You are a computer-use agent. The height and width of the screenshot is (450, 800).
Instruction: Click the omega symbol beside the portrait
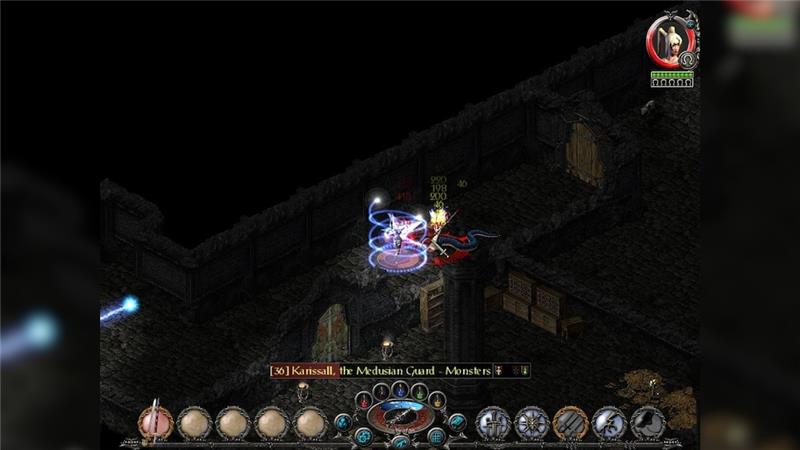[x=687, y=60]
